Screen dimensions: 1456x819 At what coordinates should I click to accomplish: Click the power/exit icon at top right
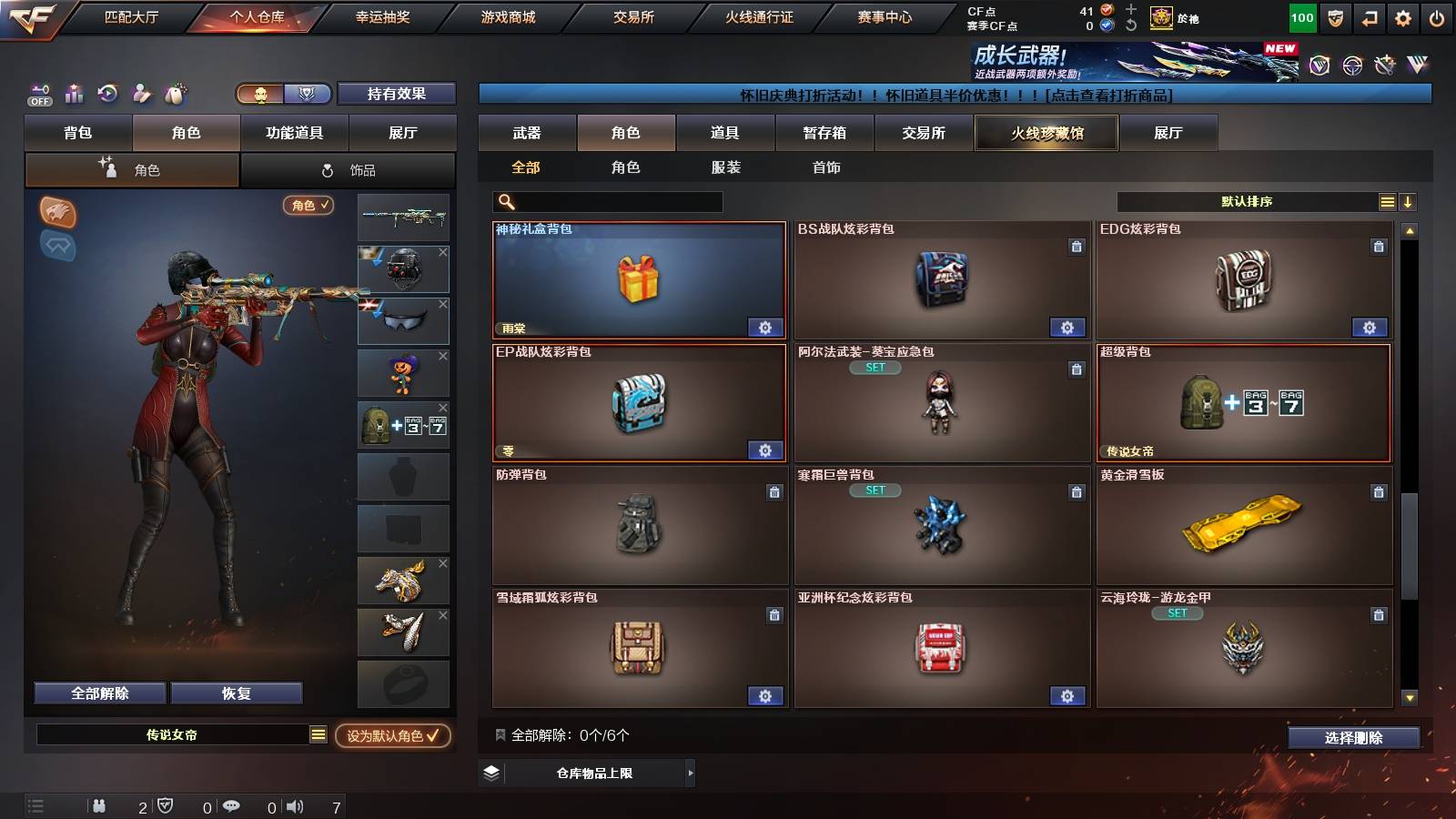pyautogui.click(x=1438, y=15)
